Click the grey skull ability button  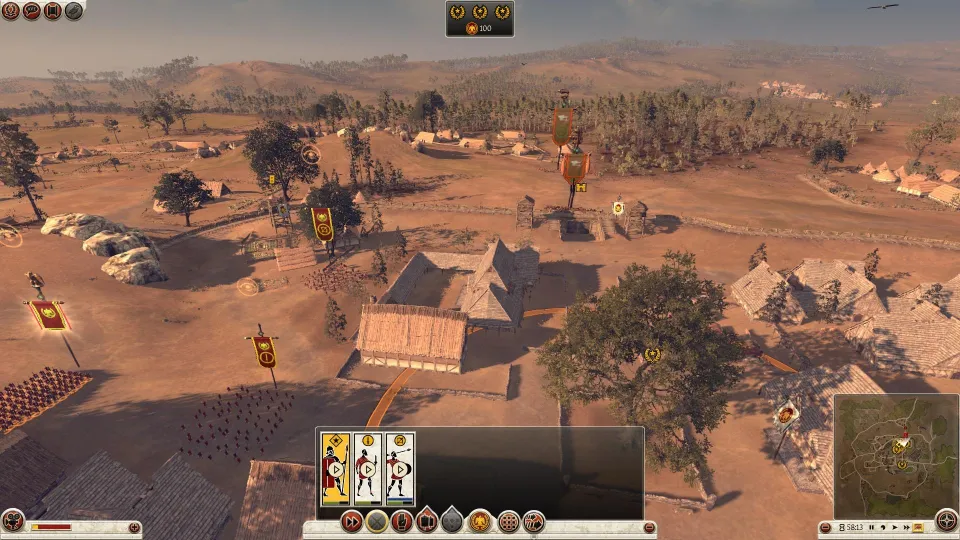coord(453,521)
